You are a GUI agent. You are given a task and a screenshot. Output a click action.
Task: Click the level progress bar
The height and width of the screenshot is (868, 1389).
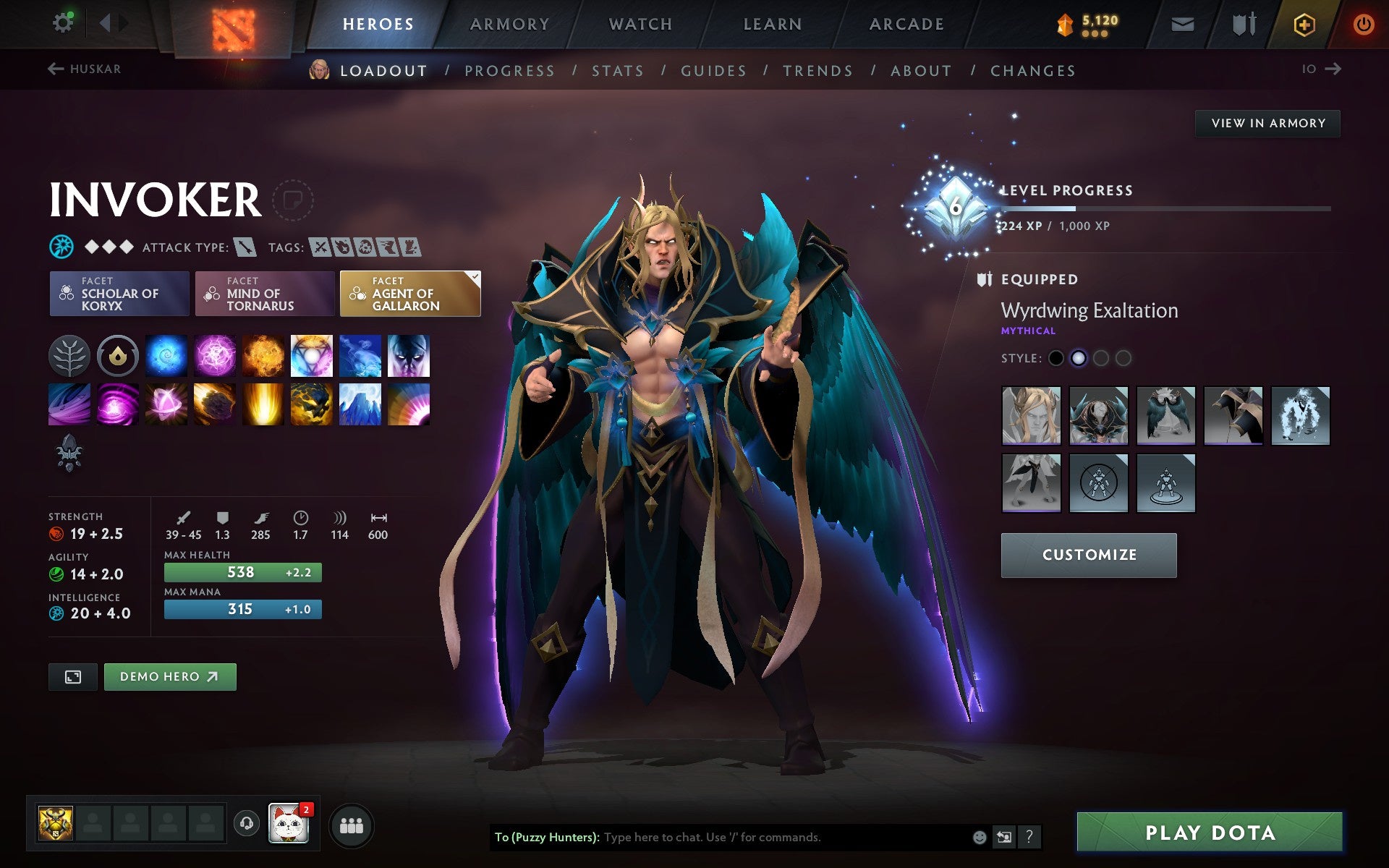(1165, 210)
